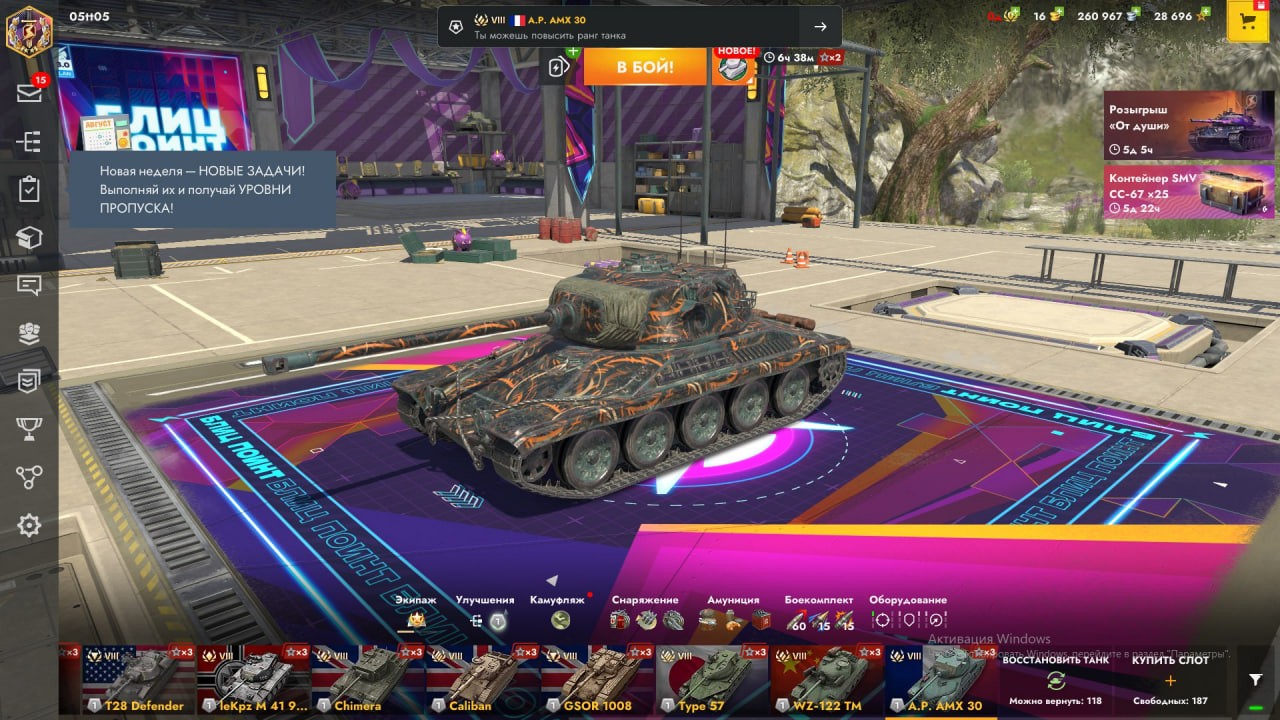The image size is (1280, 720).
Task: Click ВОССТАНОВИТЬ ТАНК restore button
Action: (x=1055, y=680)
